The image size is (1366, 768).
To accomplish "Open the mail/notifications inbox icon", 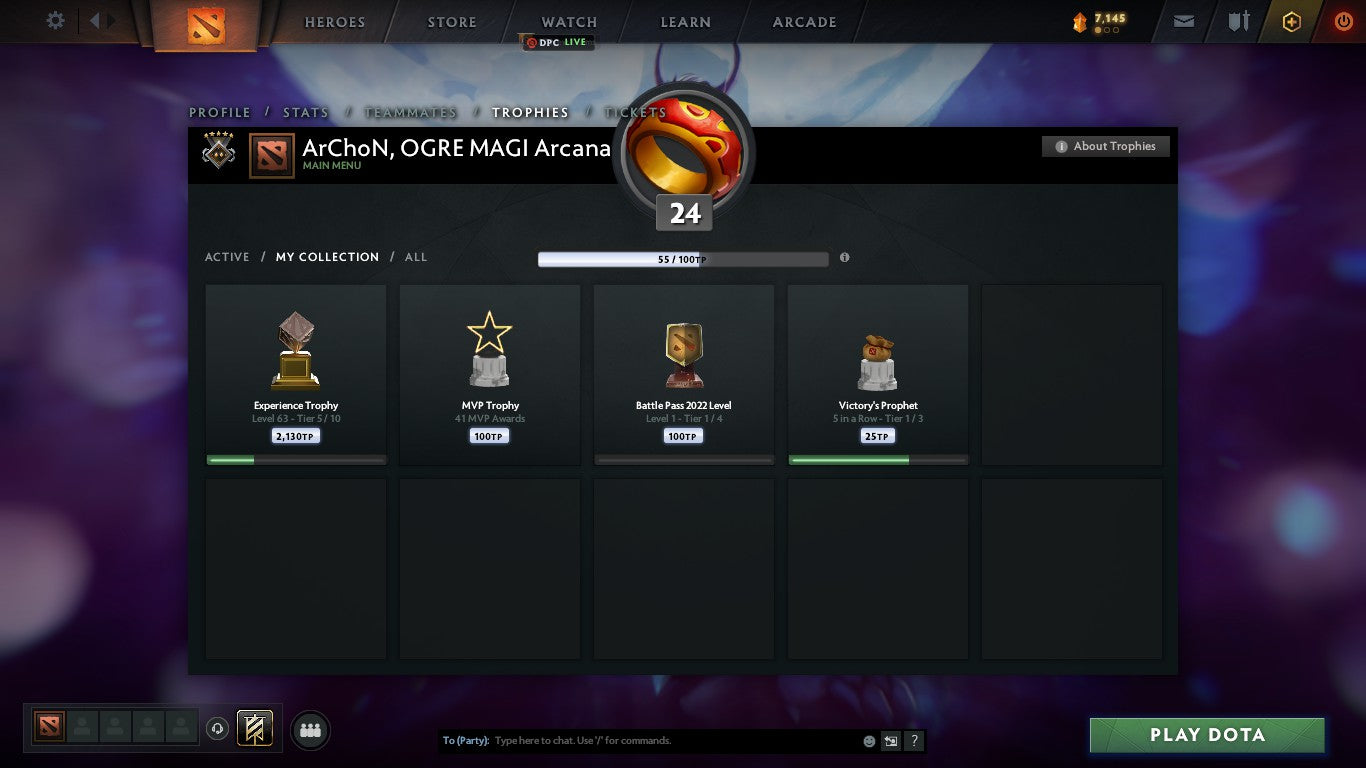I will 1183,20.
